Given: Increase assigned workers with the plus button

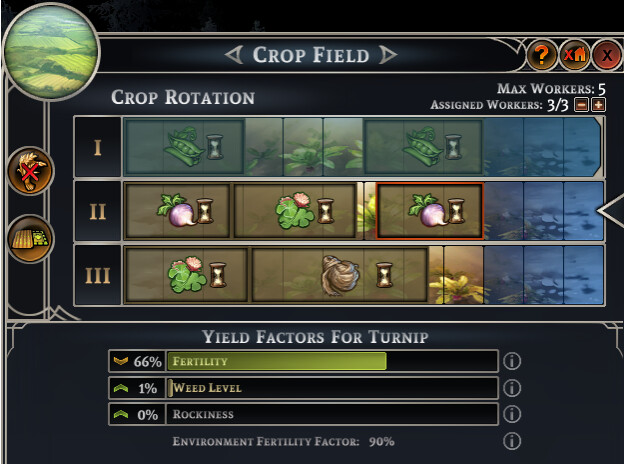Looking at the screenshot, I should [598, 105].
